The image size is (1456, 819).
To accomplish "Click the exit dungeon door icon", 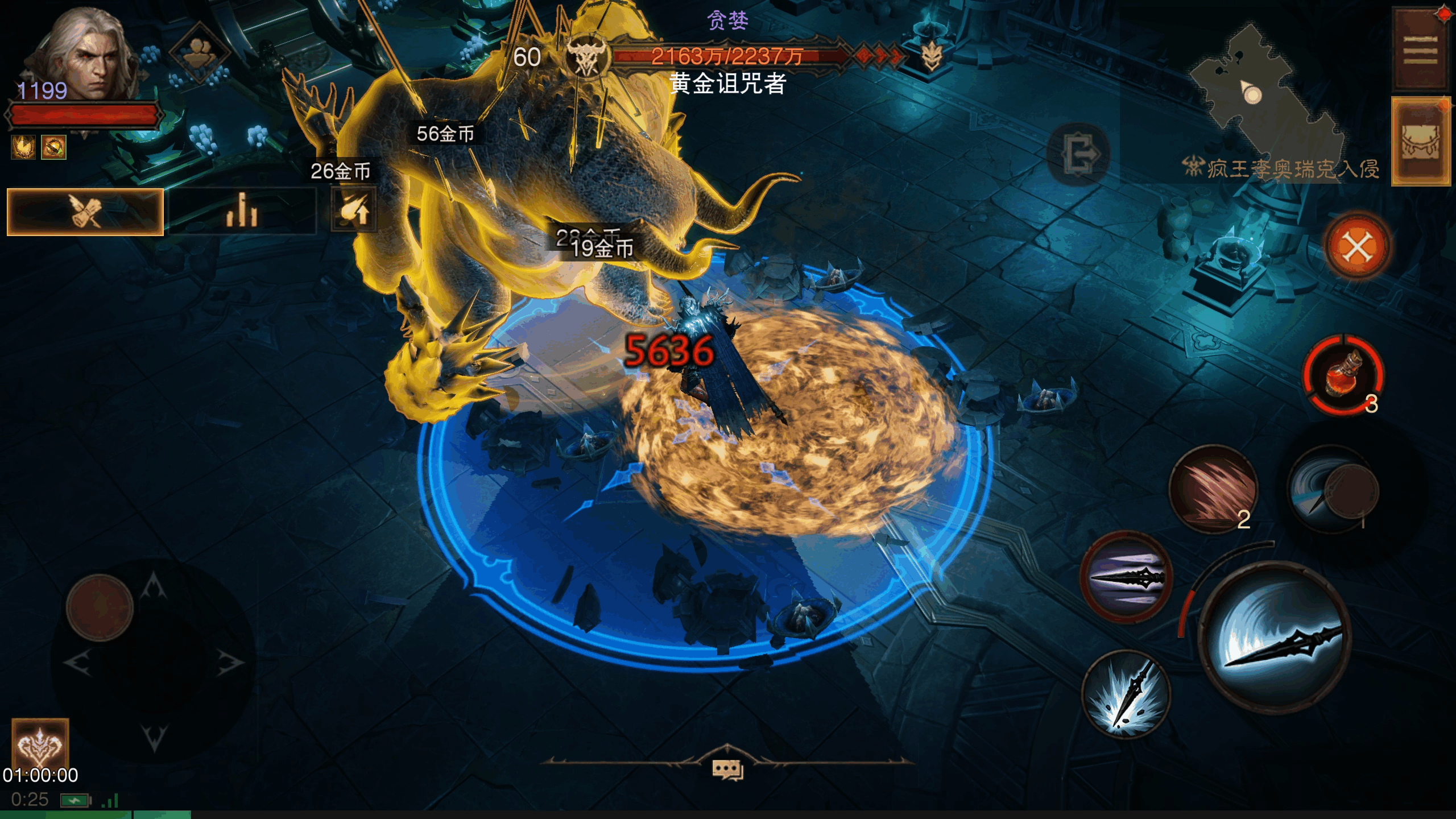I will [1078, 154].
